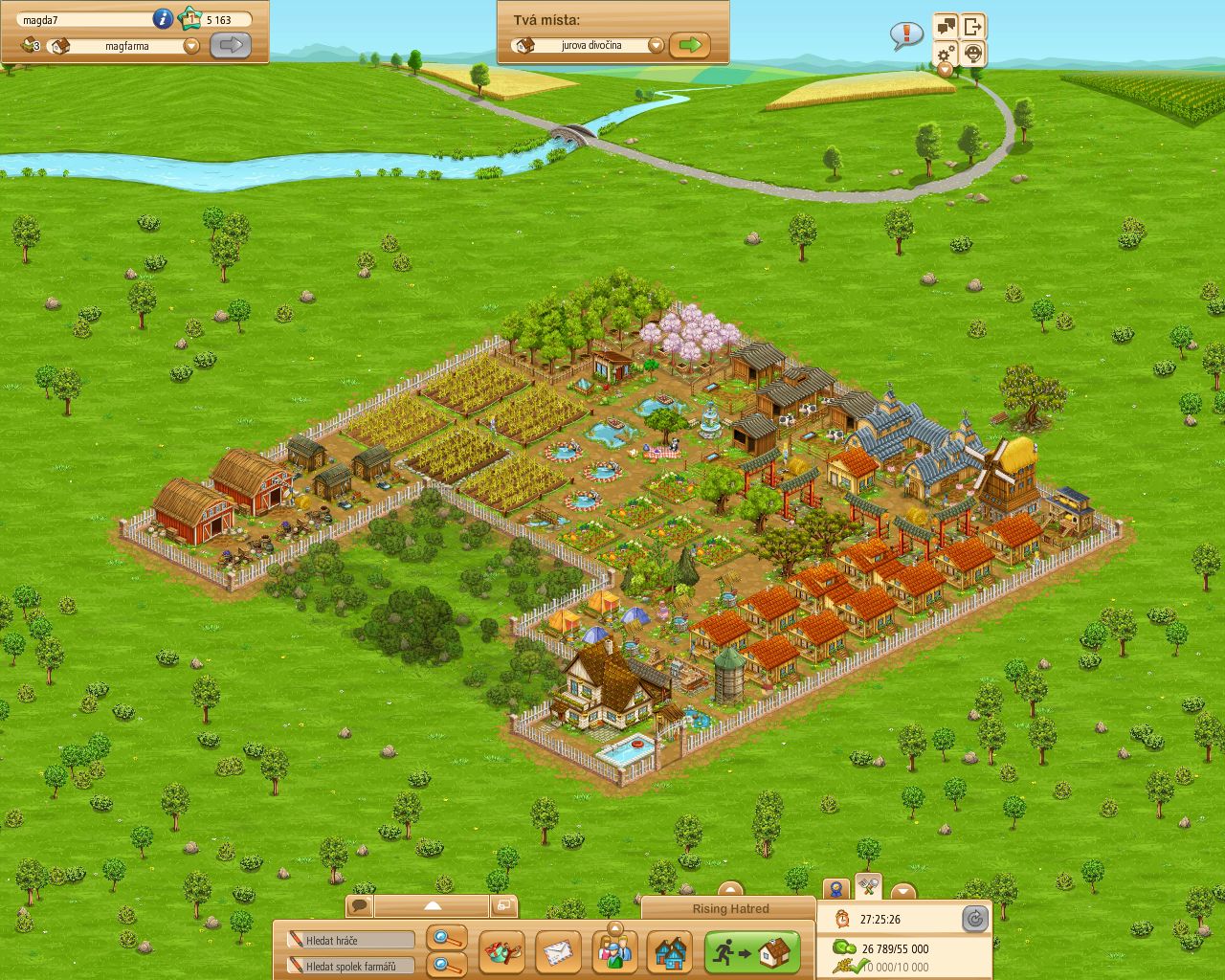Open the friends and family icon

(614, 952)
